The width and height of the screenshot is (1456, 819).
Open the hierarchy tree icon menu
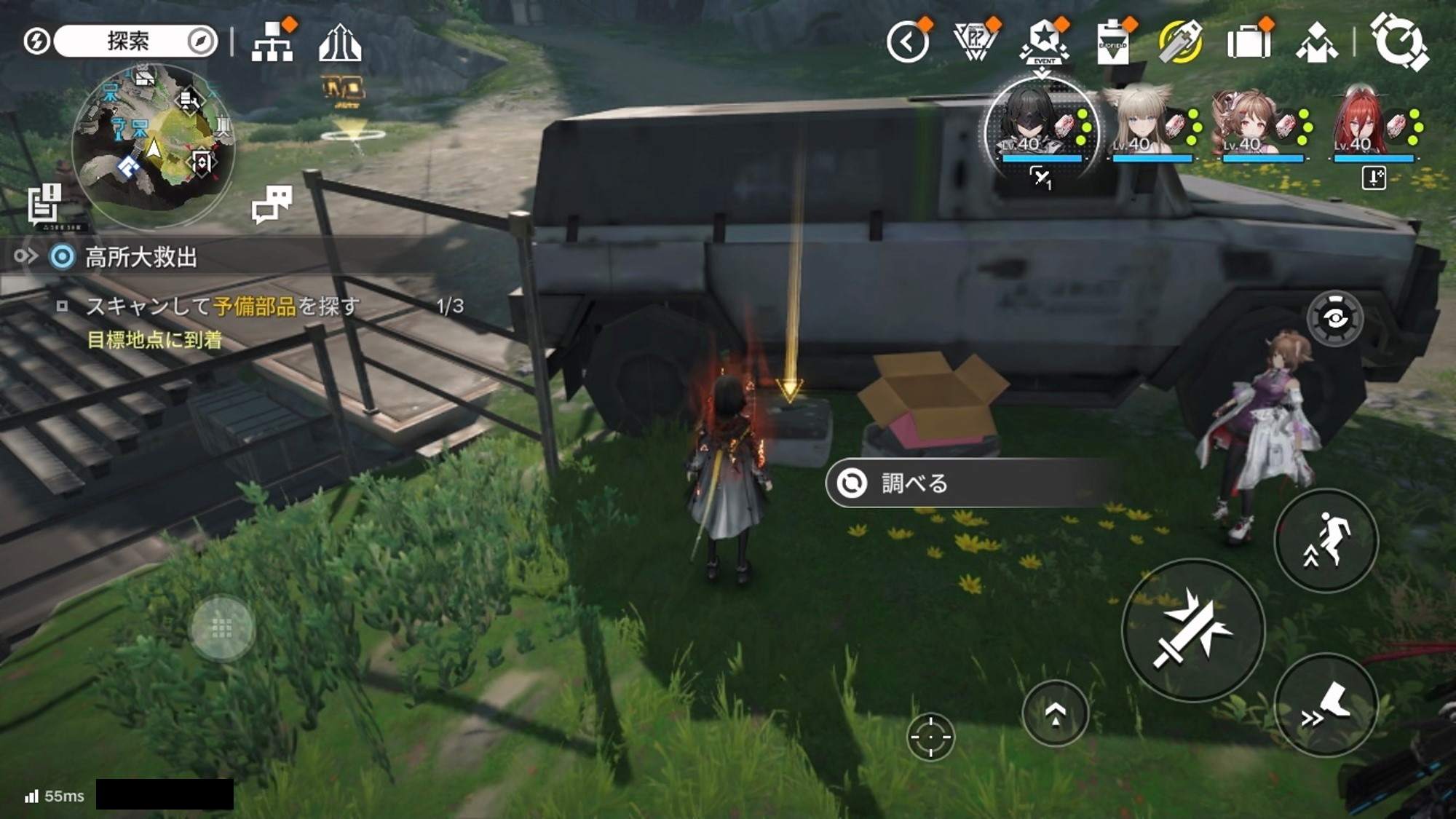point(272,42)
